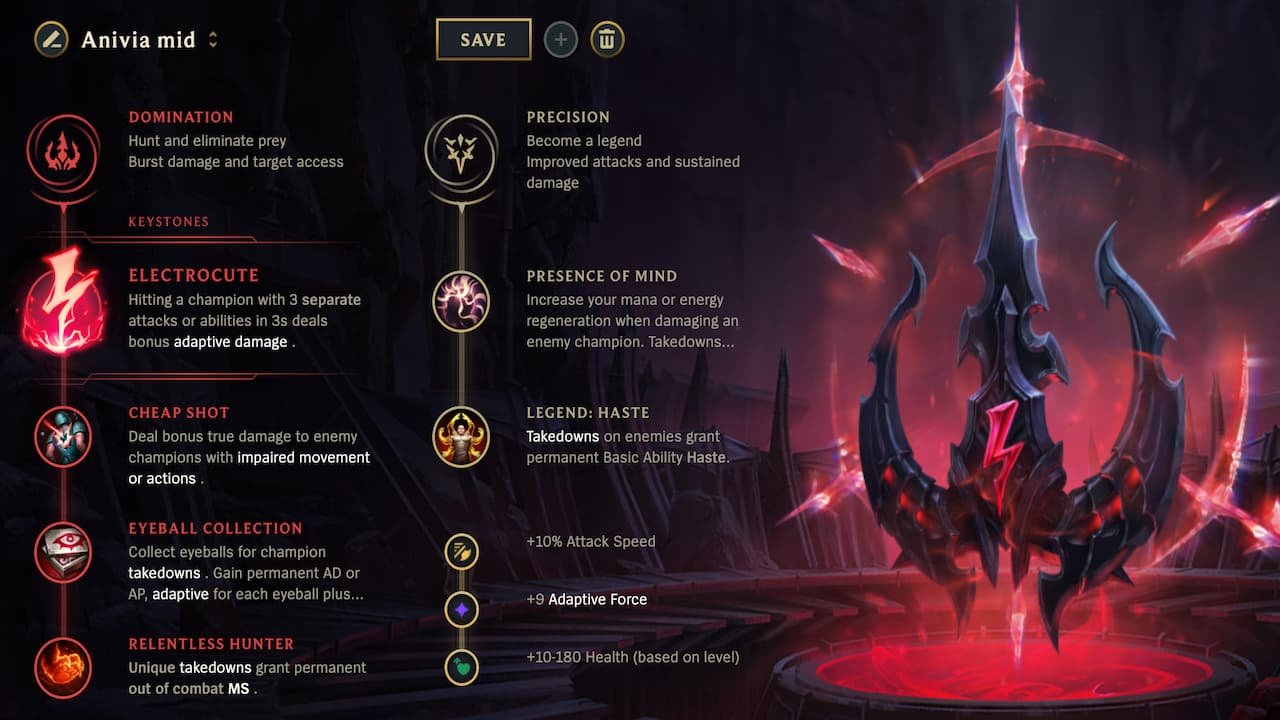Select the Legend: Haste rune

(461, 438)
